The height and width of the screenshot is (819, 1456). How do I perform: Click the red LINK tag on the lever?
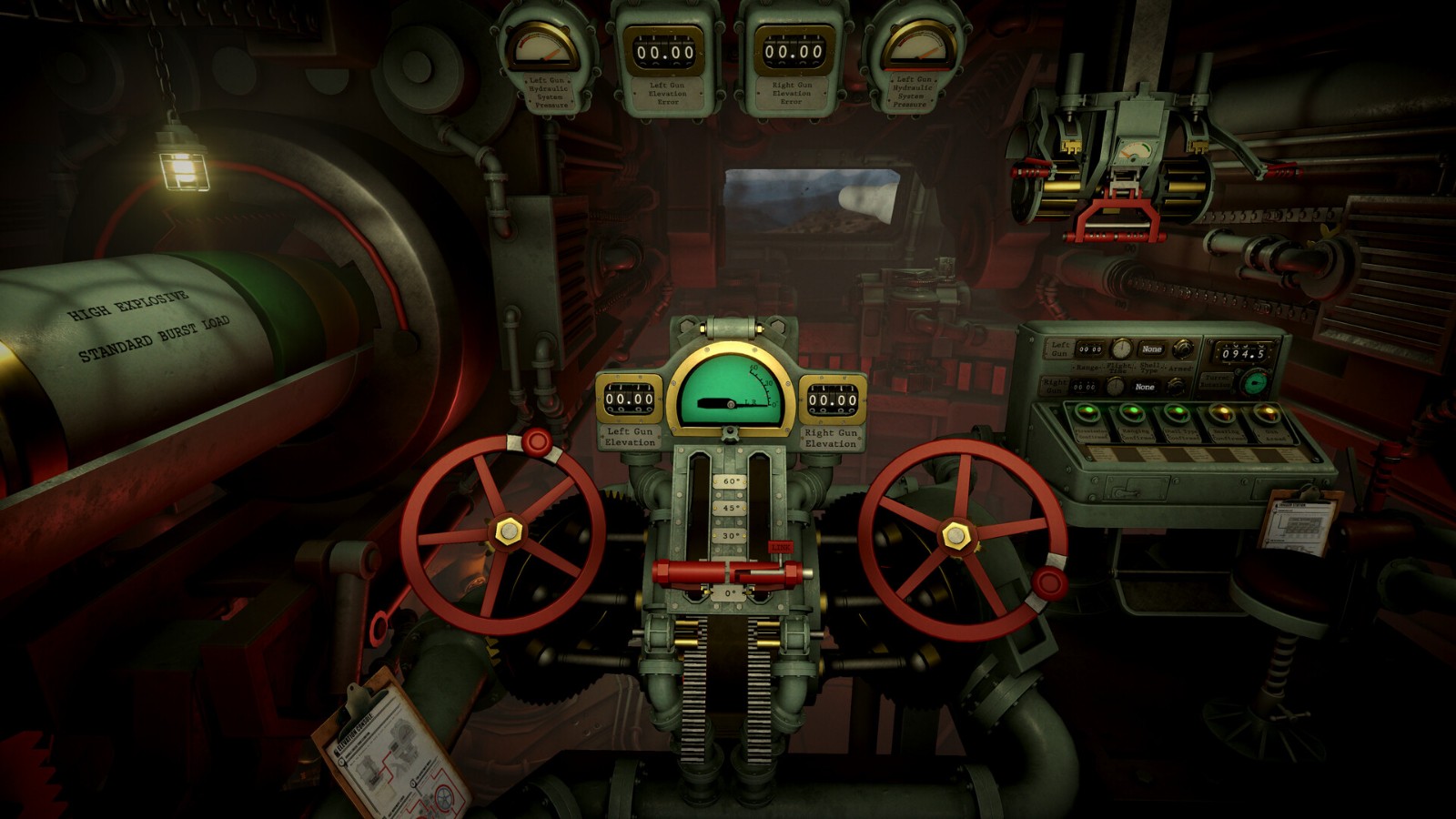click(x=781, y=547)
